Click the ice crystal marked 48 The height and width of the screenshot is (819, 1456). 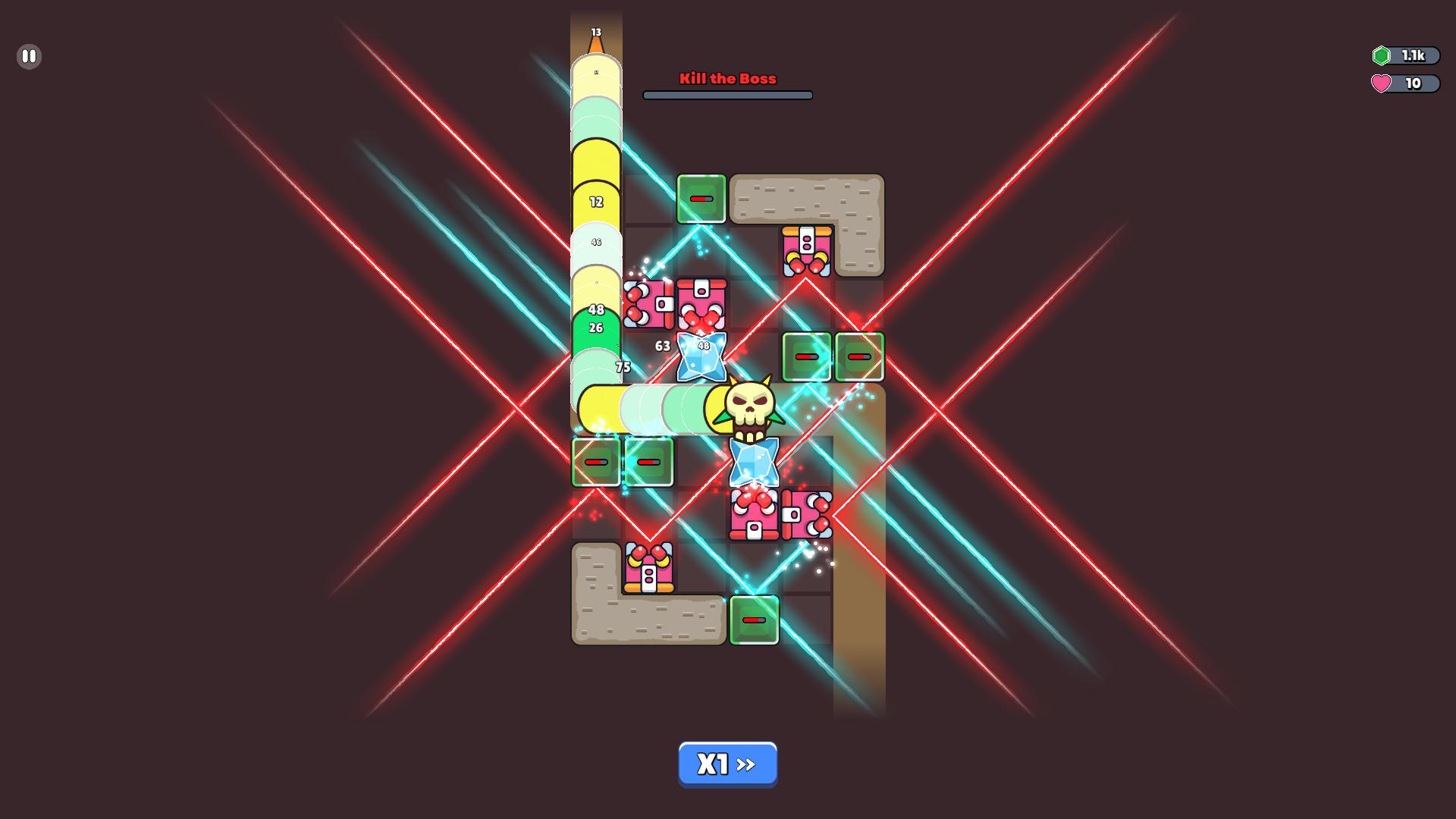point(701,355)
